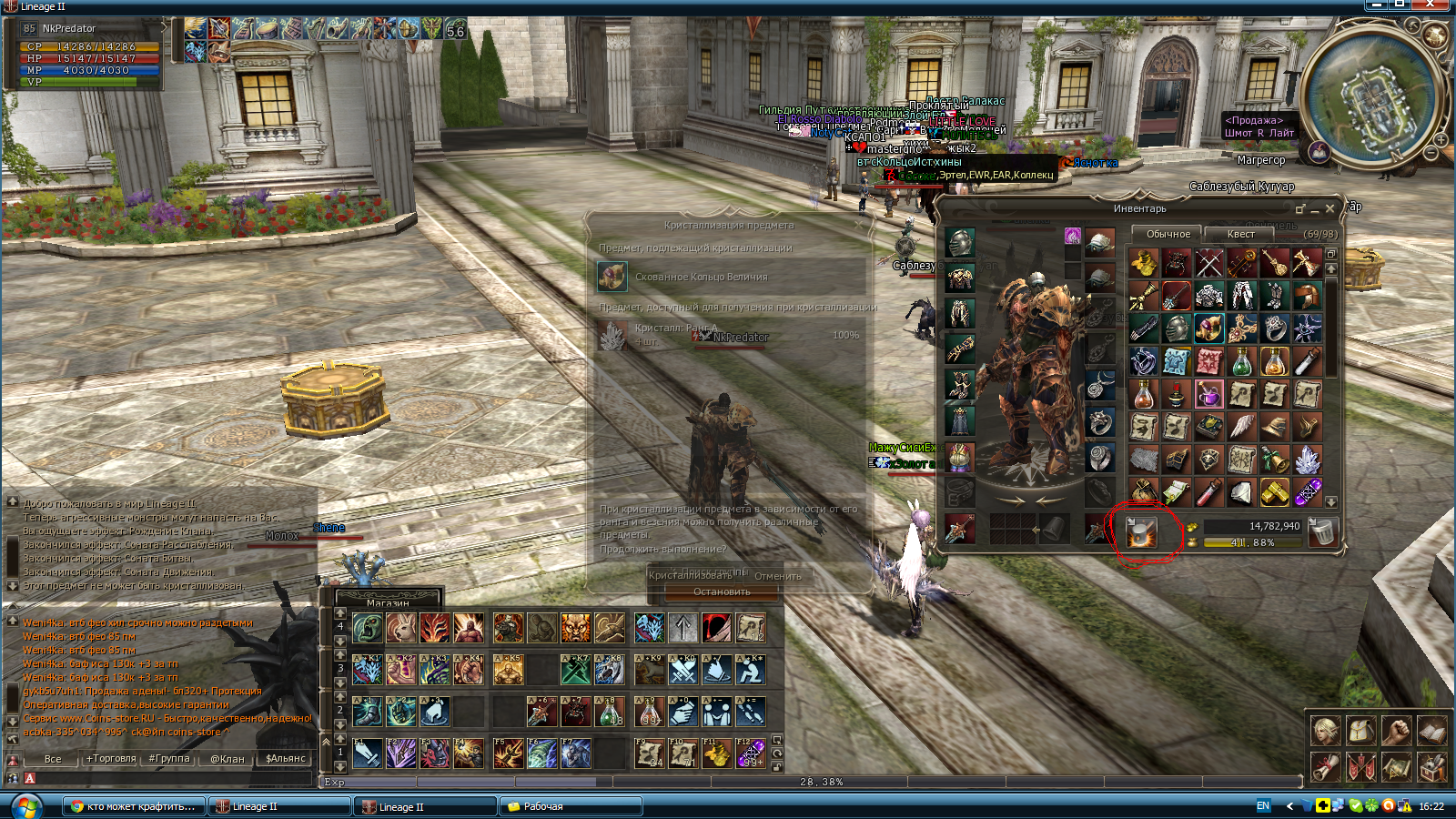Activate the white rabbit skill icon
Screen dimensions: 1456x819
pyautogui.click(x=401, y=627)
